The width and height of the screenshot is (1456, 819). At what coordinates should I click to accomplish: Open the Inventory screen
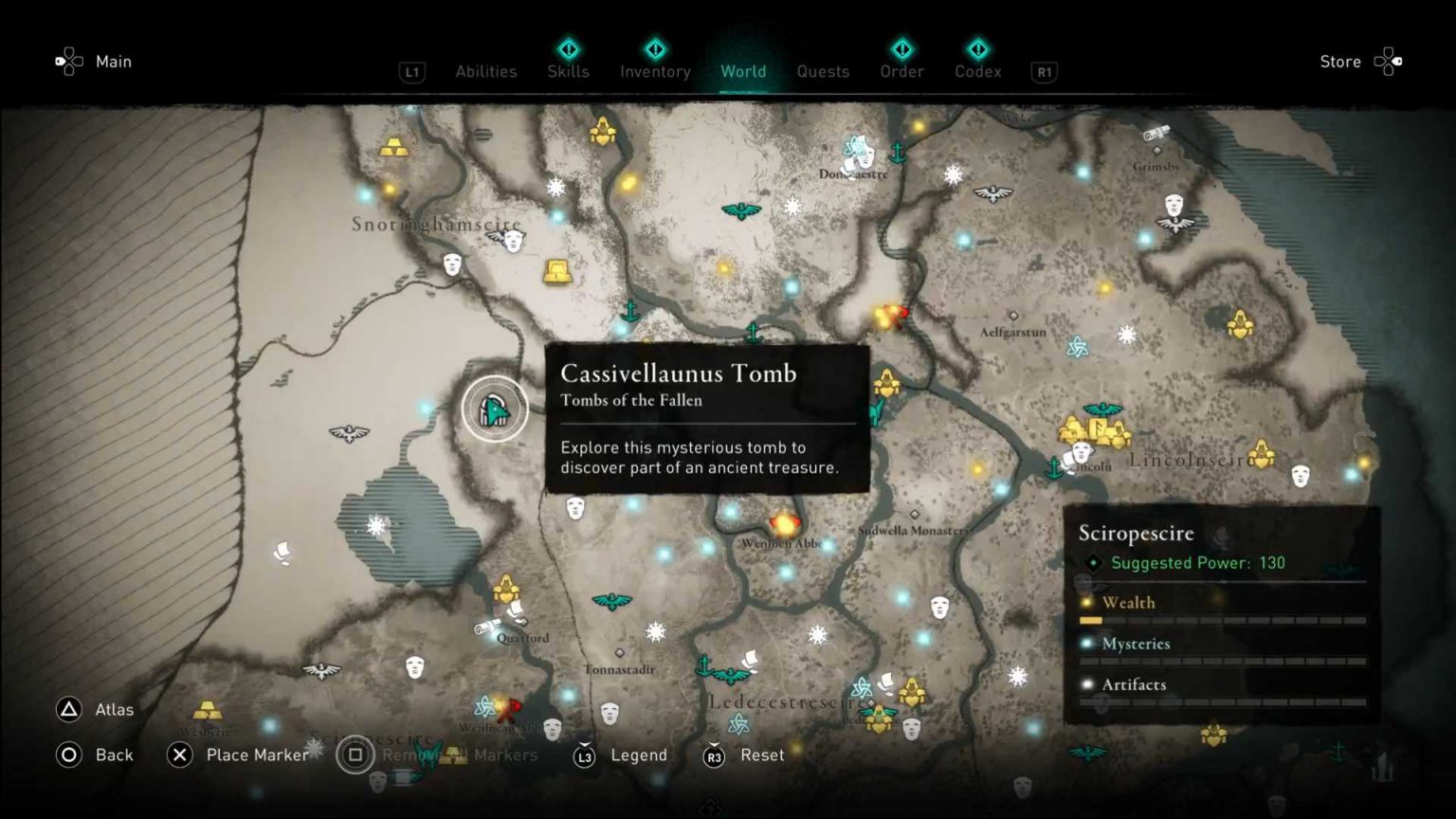click(654, 71)
